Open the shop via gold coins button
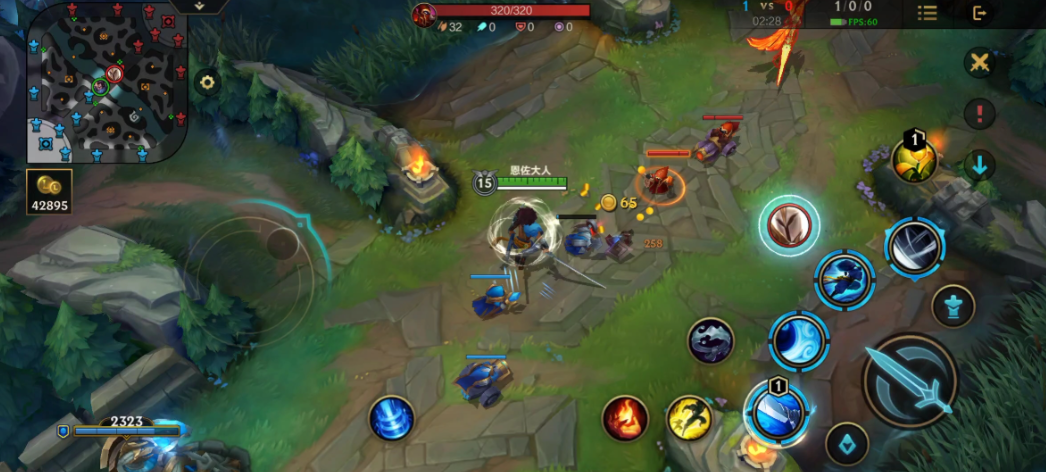This screenshot has height=472, width=1046. [48, 190]
